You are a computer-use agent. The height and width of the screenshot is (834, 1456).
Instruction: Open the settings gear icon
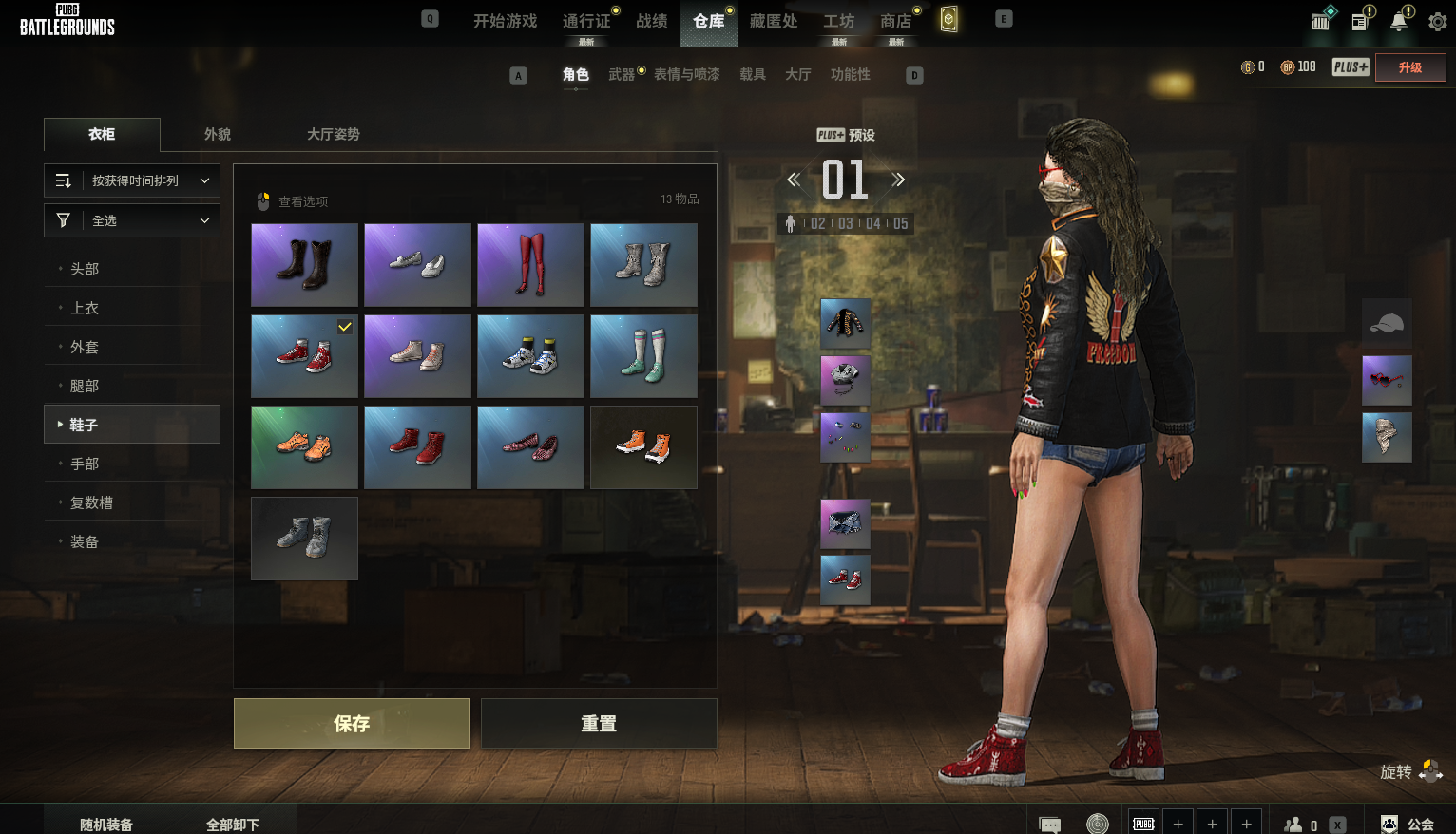[1437, 21]
